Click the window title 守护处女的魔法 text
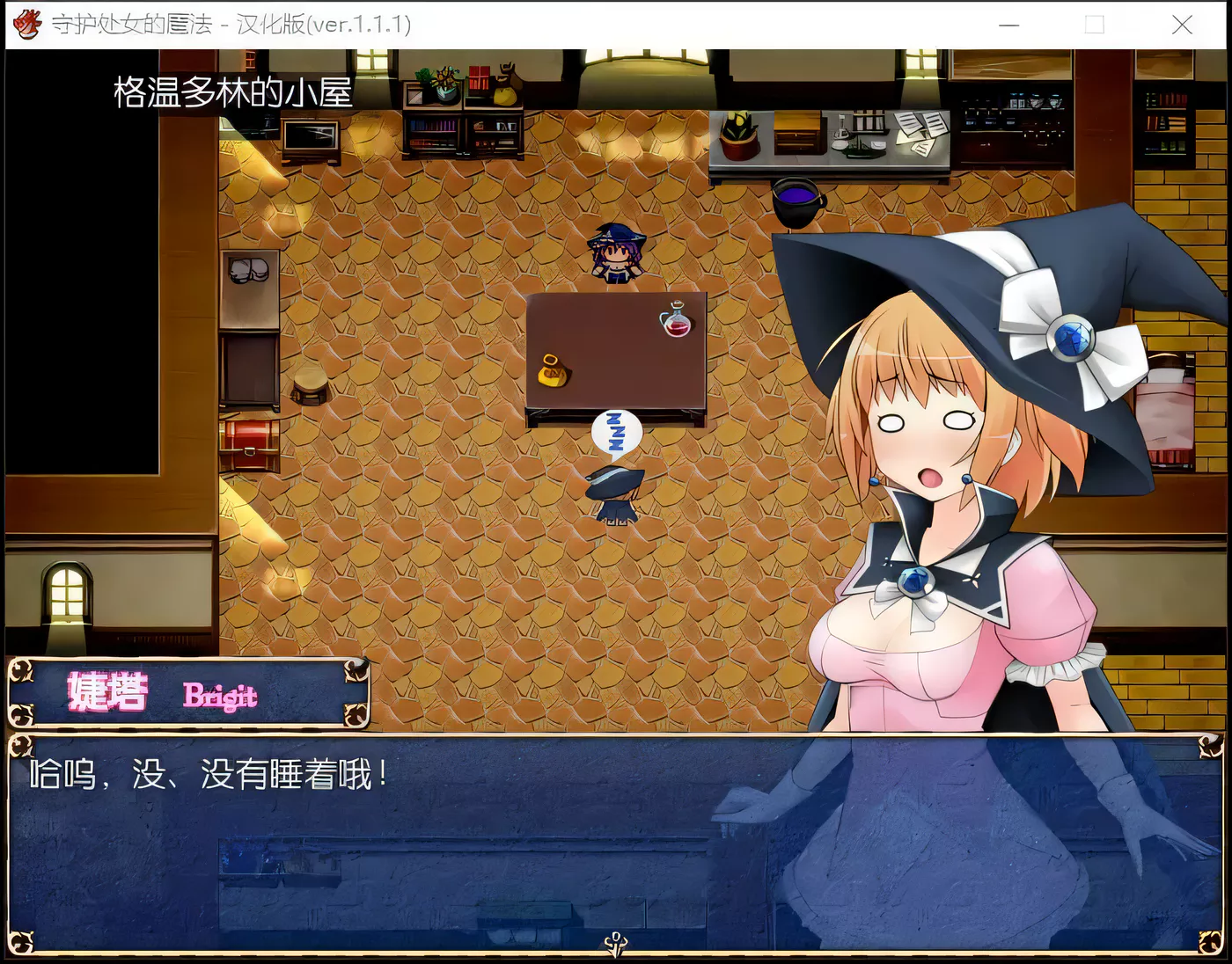The image size is (1232, 964). pos(132,26)
